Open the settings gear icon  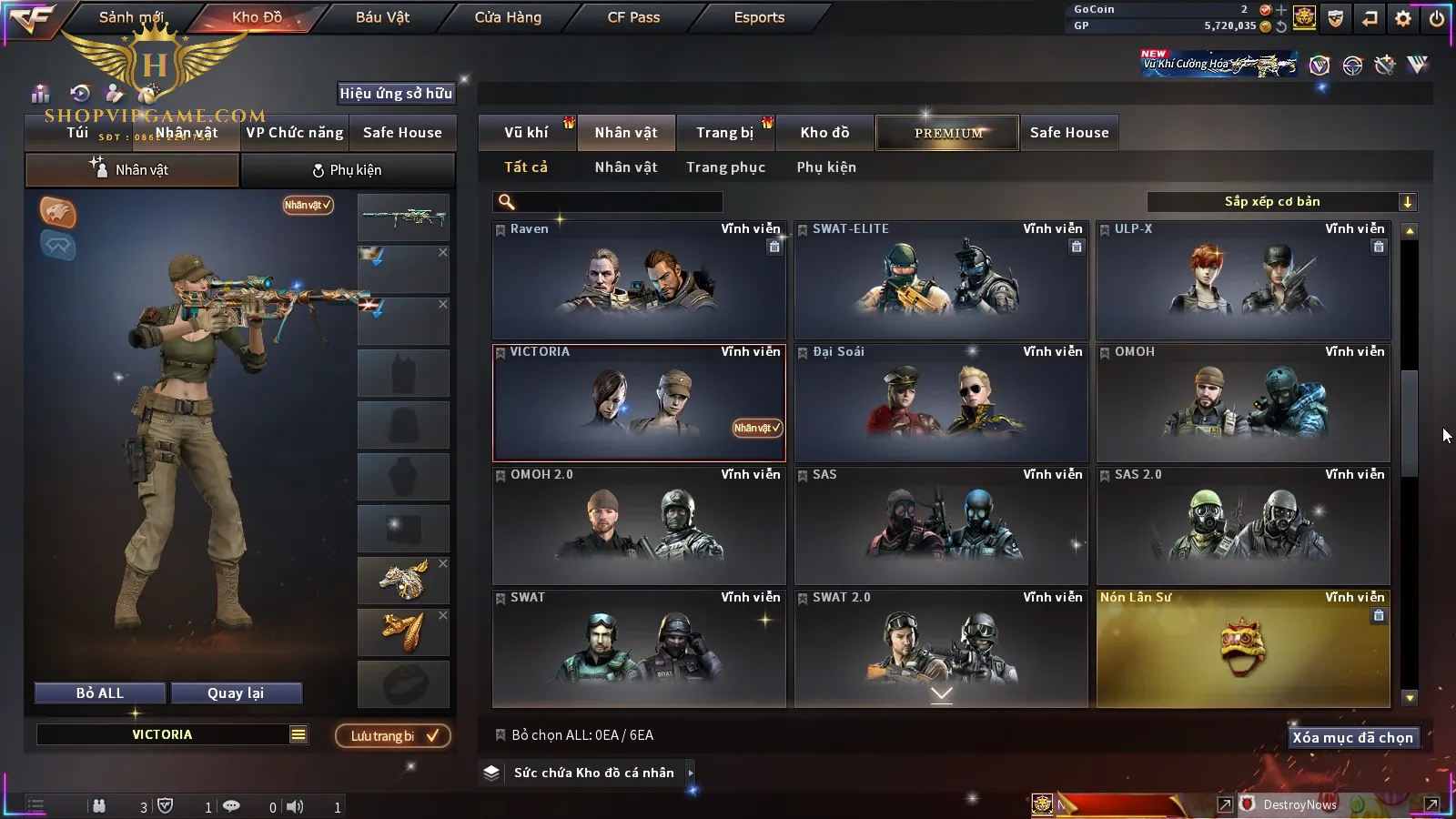pos(1403,18)
